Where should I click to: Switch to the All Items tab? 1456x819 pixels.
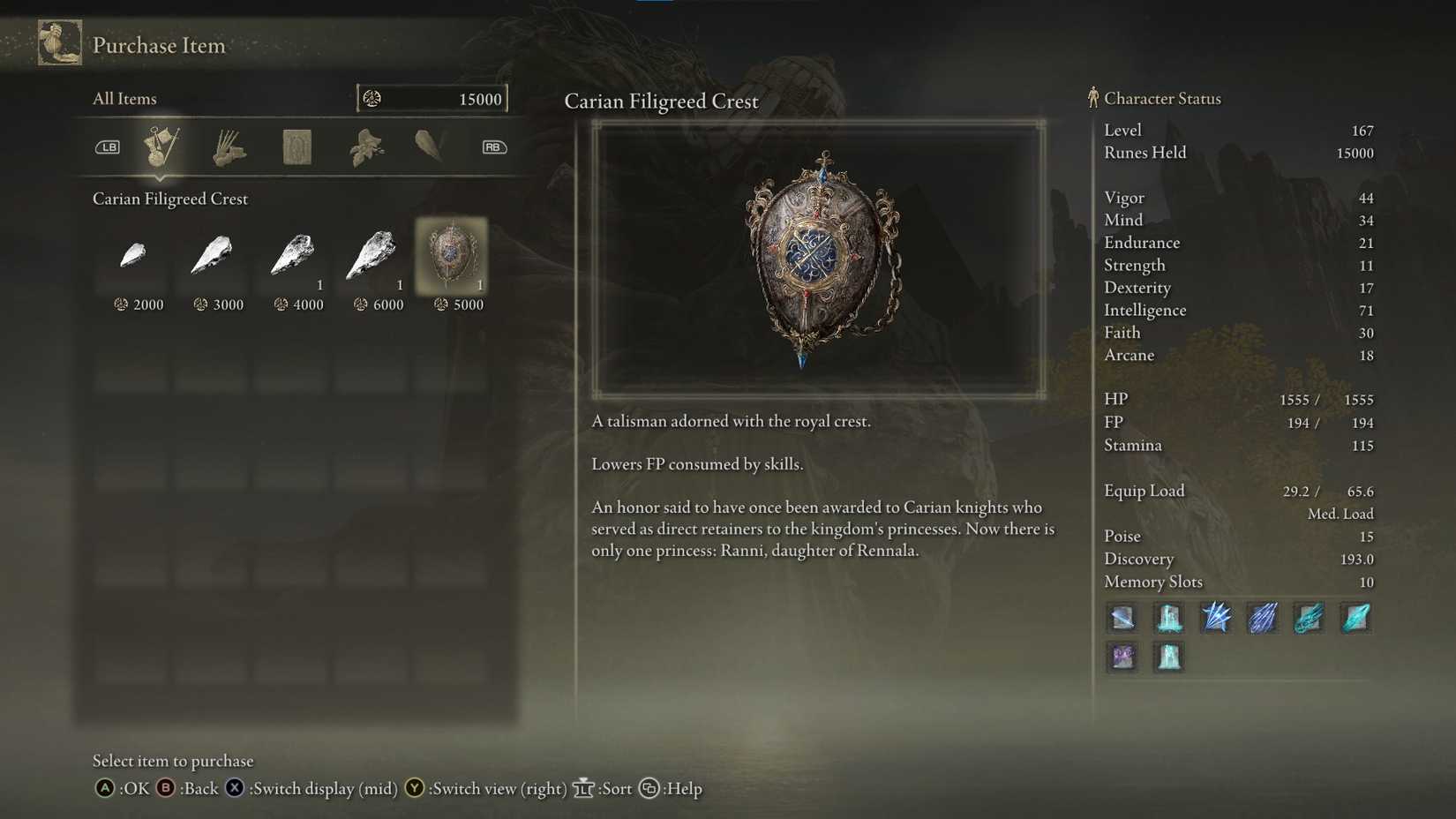click(x=124, y=98)
